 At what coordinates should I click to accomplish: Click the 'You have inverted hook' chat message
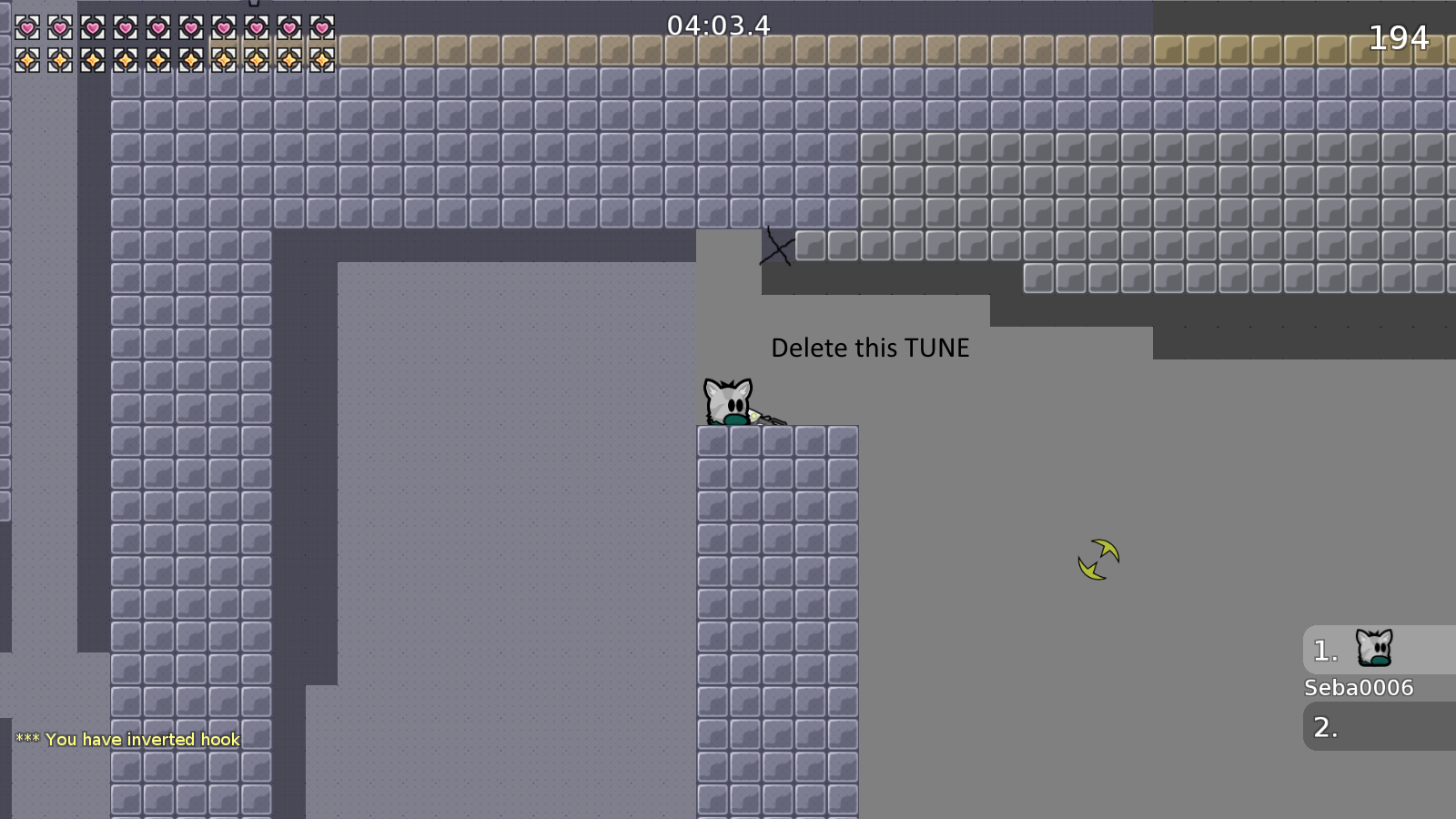click(x=126, y=739)
